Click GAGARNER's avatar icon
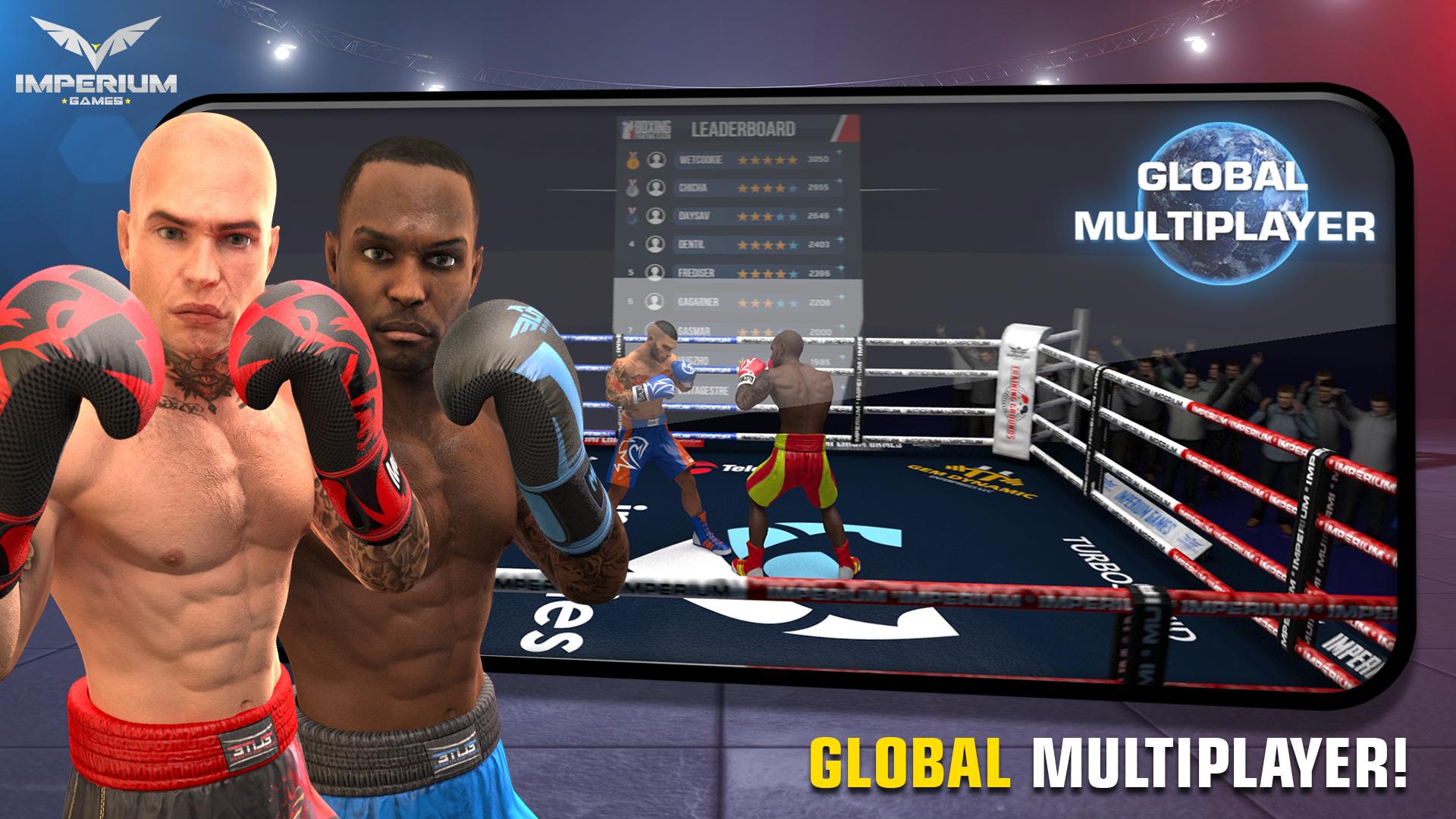The height and width of the screenshot is (819, 1456). [655, 301]
